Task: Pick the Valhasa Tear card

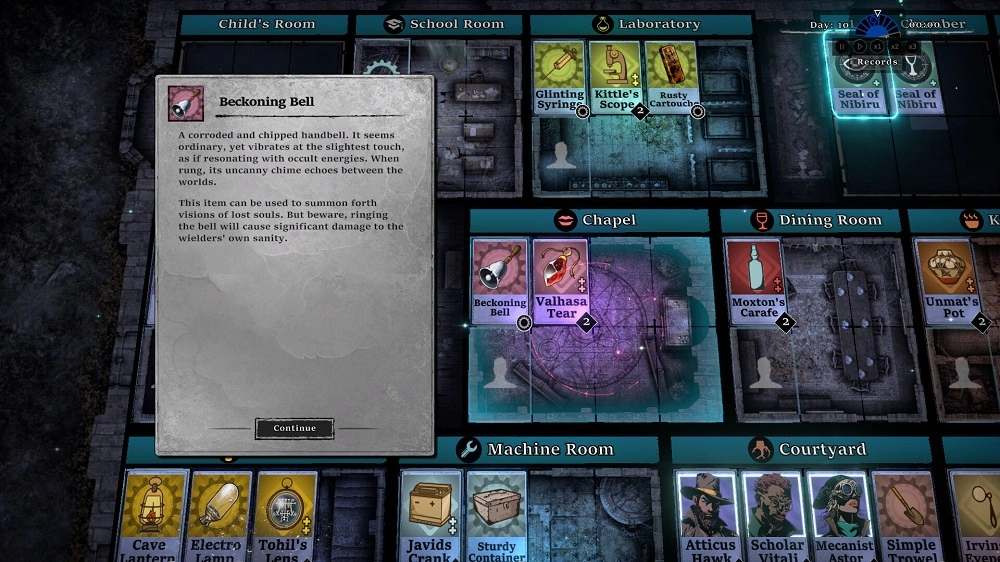Action: point(561,280)
